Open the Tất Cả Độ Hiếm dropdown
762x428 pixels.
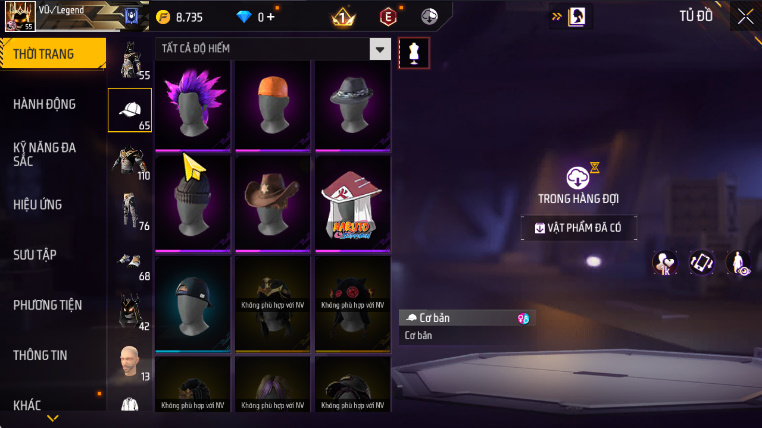379,48
